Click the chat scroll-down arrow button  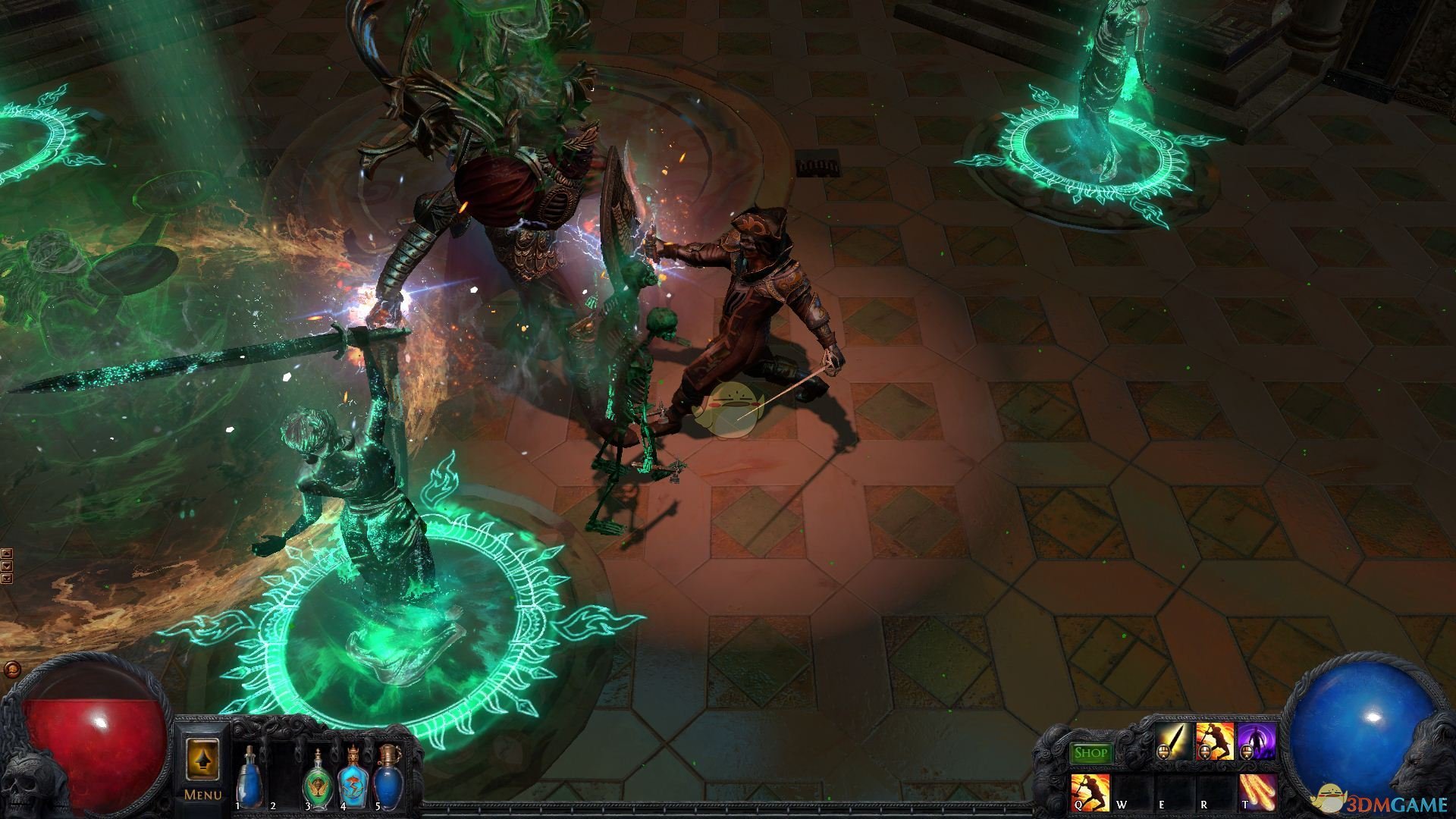pyautogui.click(x=7, y=566)
